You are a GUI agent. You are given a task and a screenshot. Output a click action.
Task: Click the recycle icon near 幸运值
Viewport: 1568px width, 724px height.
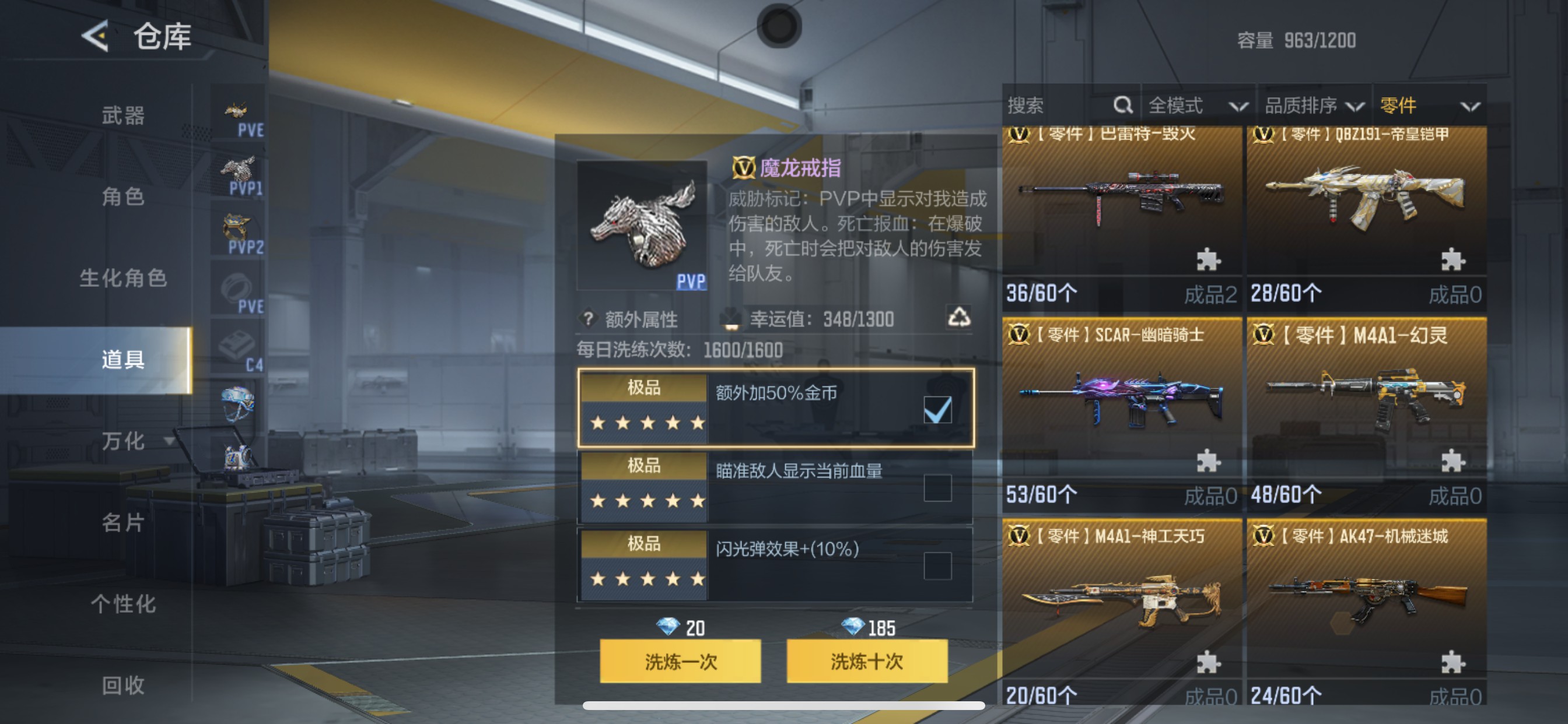[x=967, y=317]
